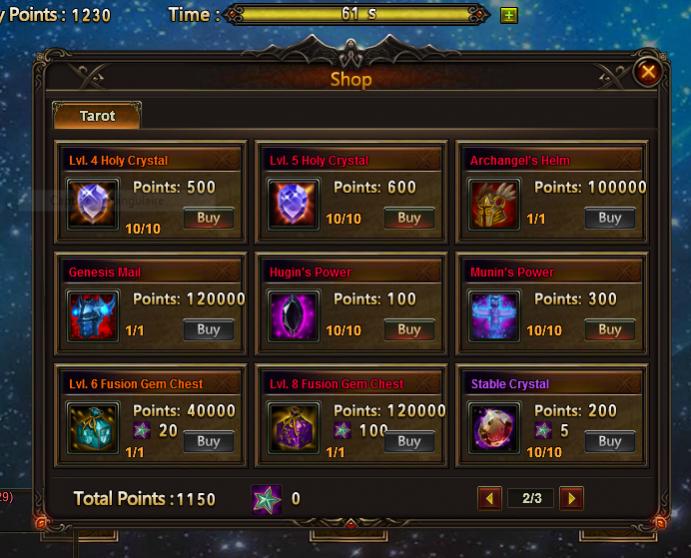The image size is (691, 558).
Task: Buy the Lvl. 8 Fusion Gem Chest
Action: [409, 441]
